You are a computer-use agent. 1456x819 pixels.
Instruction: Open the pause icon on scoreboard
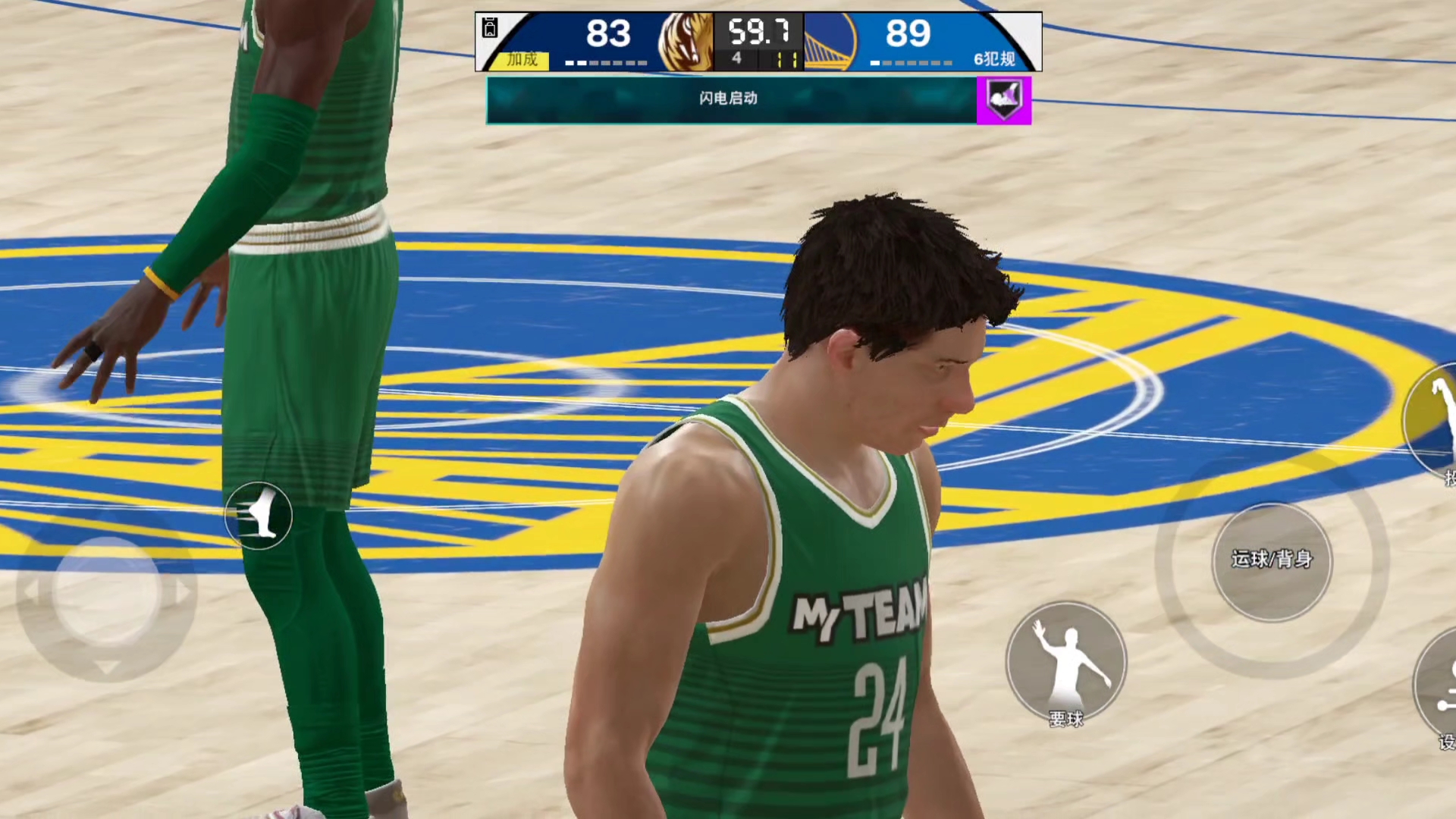point(490,28)
